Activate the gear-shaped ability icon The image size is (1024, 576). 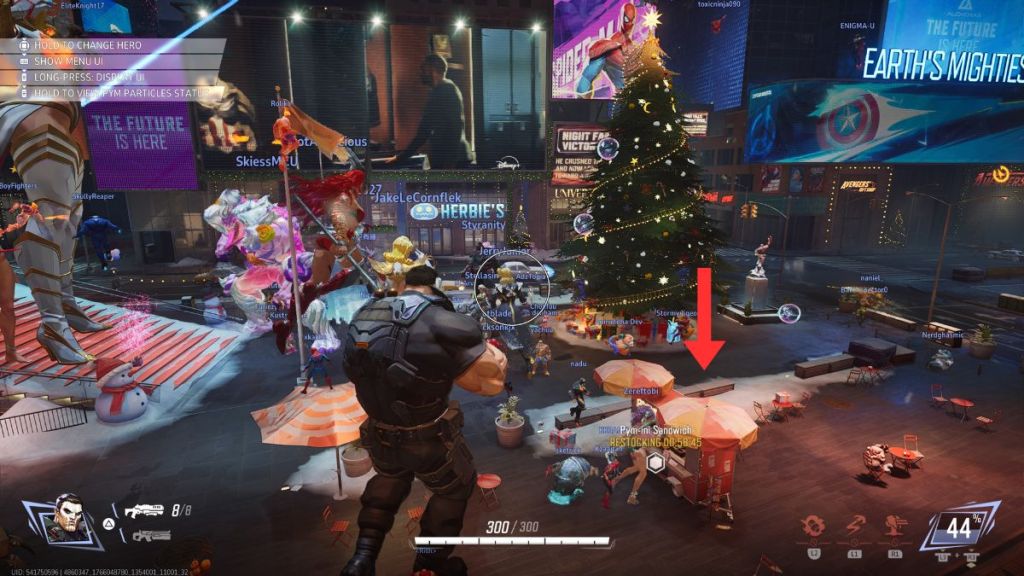[x=812, y=528]
